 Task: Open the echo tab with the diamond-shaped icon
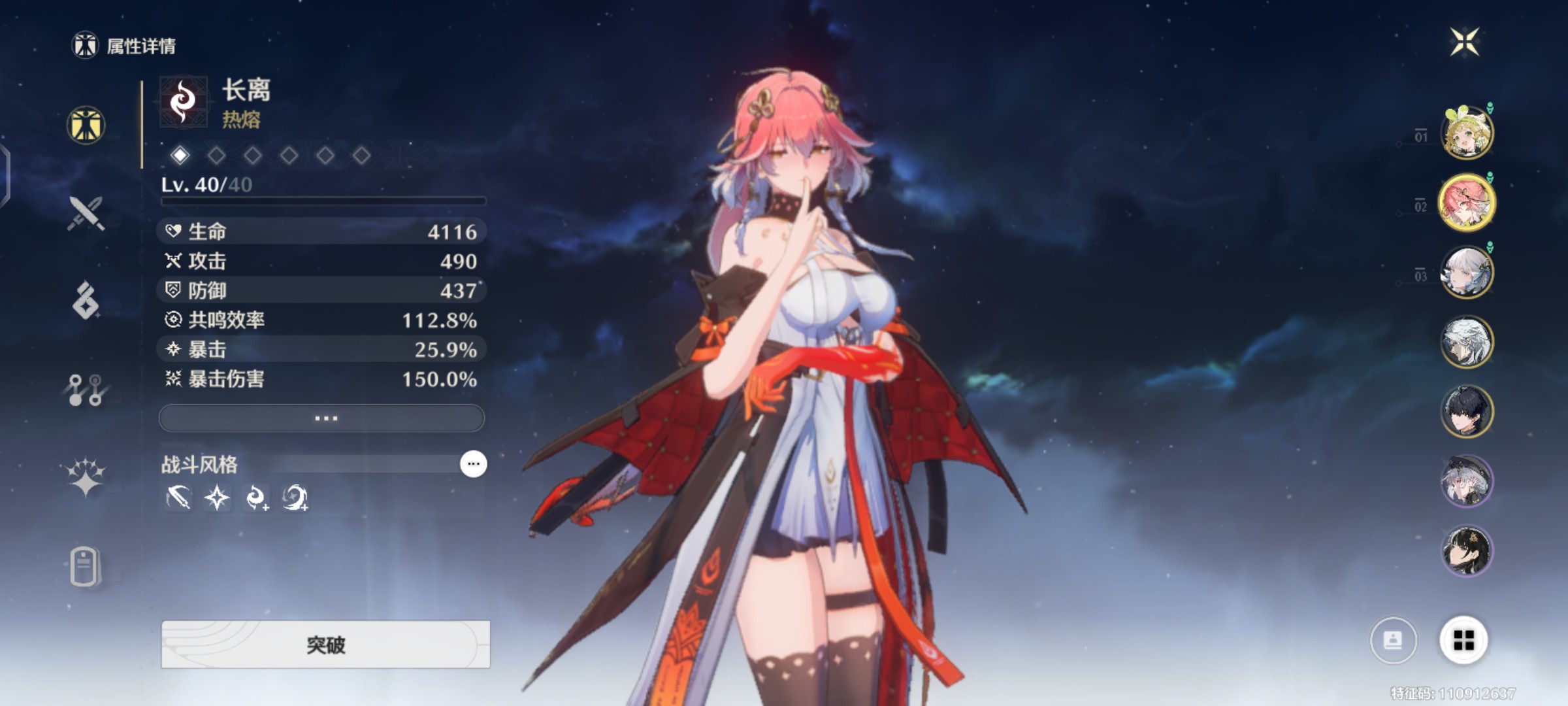coord(86,301)
